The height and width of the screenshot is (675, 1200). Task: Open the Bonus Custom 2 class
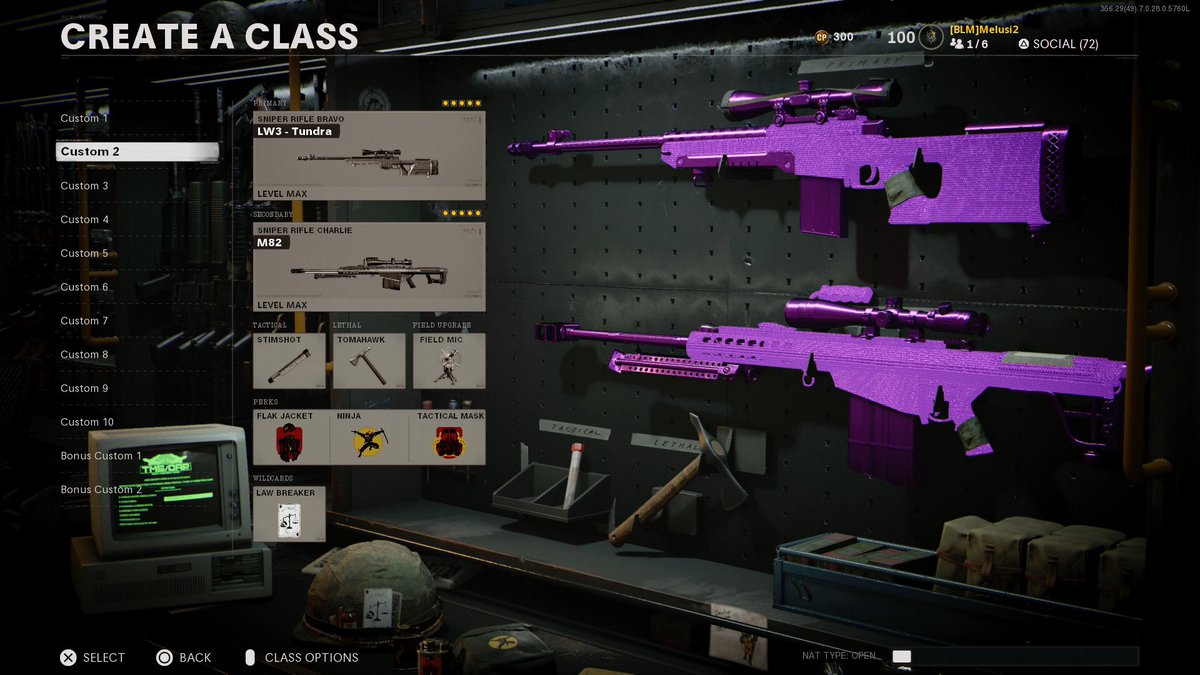pos(101,490)
